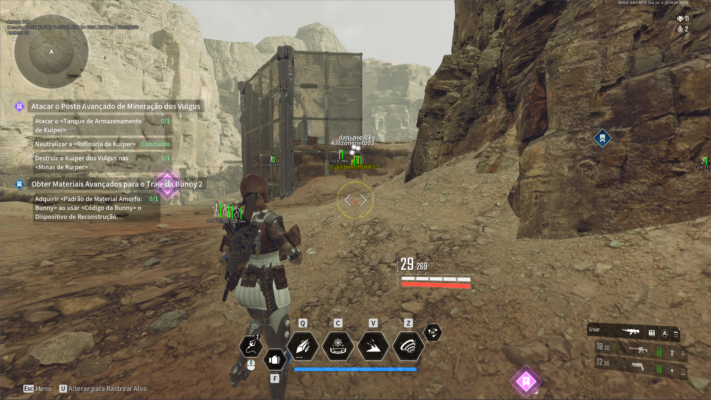711x400 pixels.
Task: Click the blue quest marker on the cliff
Action: pos(601,139)
